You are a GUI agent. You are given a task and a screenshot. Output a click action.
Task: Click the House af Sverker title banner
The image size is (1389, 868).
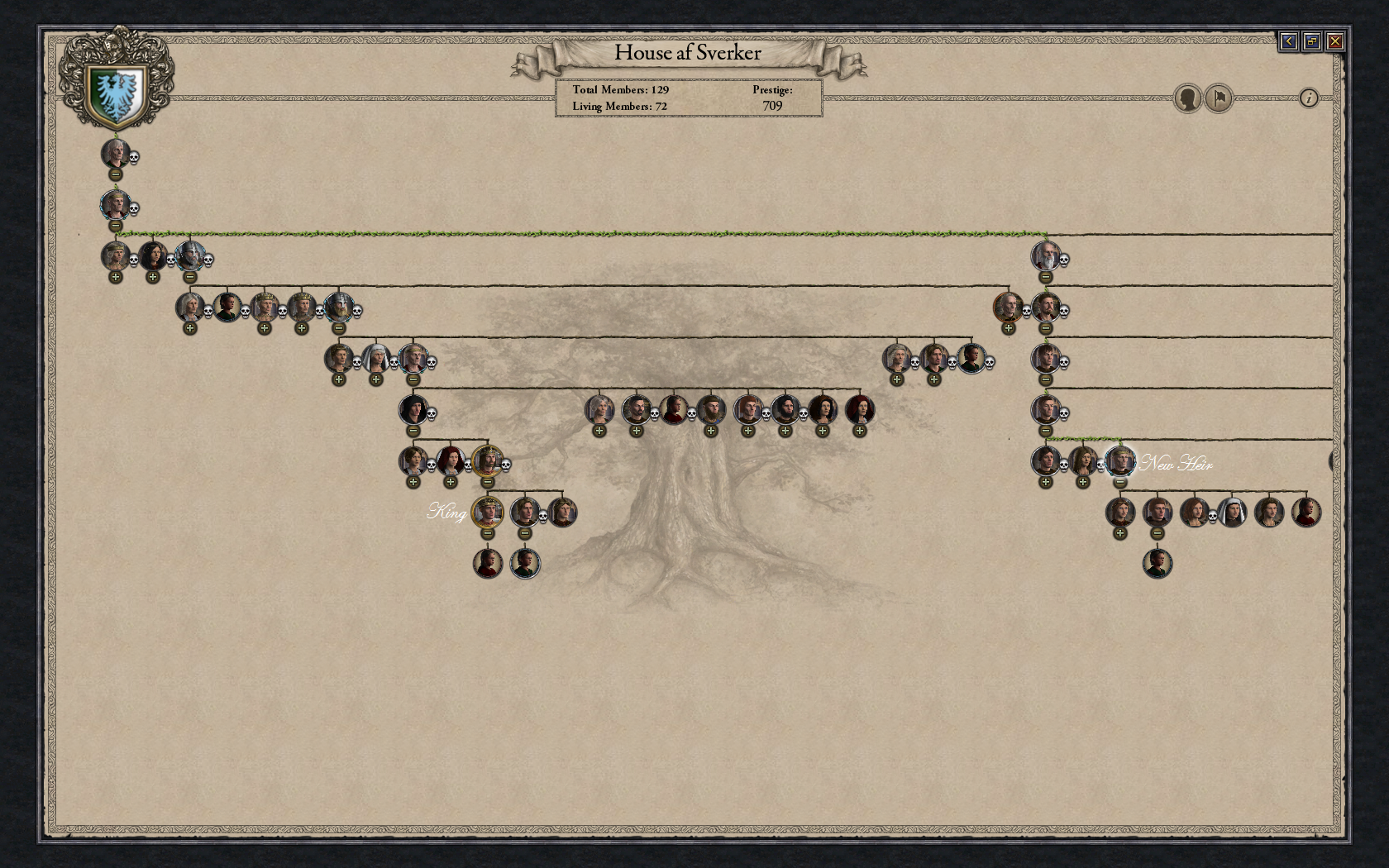point(687,53)
